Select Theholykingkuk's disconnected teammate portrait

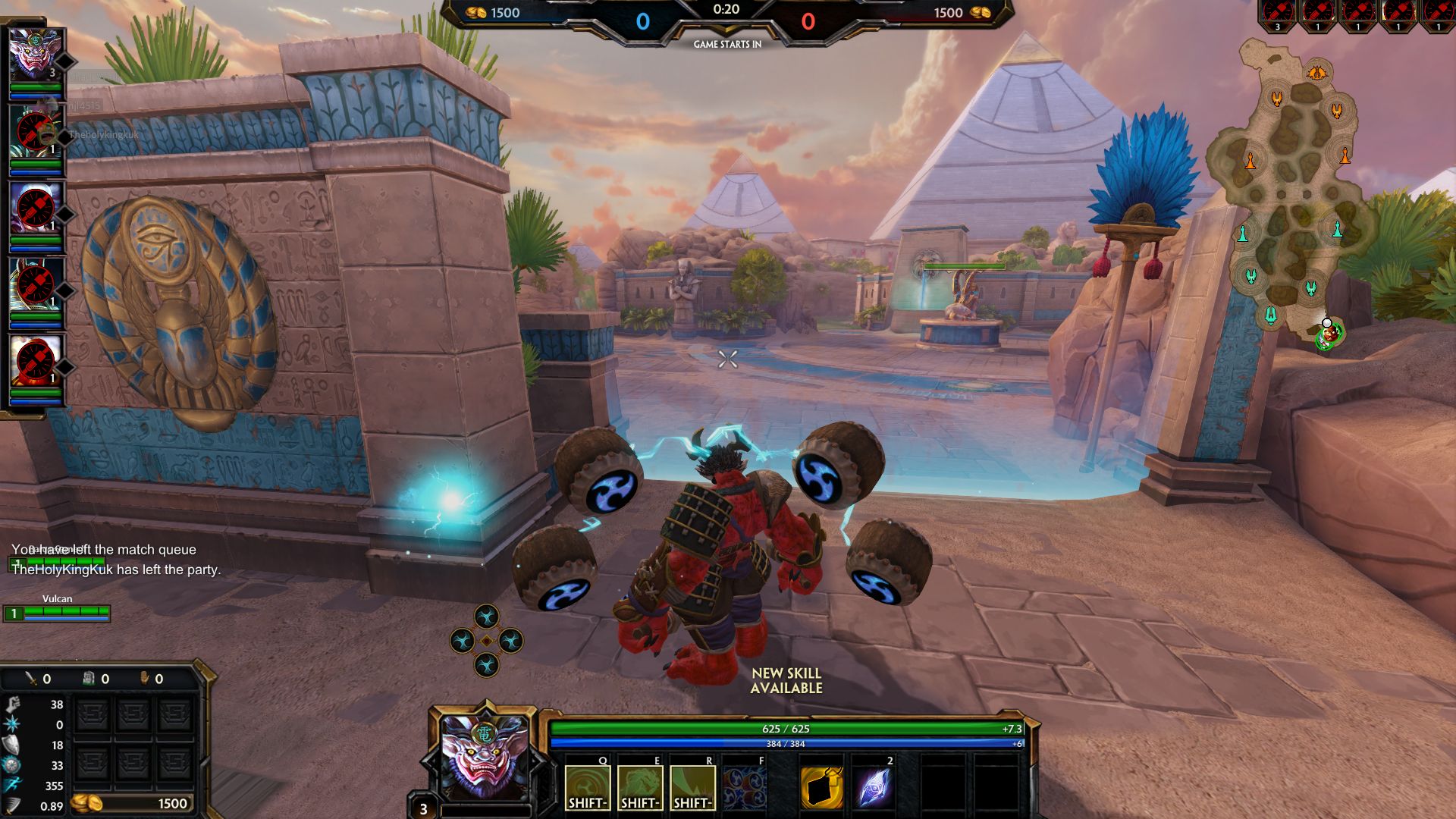point(35,132)
